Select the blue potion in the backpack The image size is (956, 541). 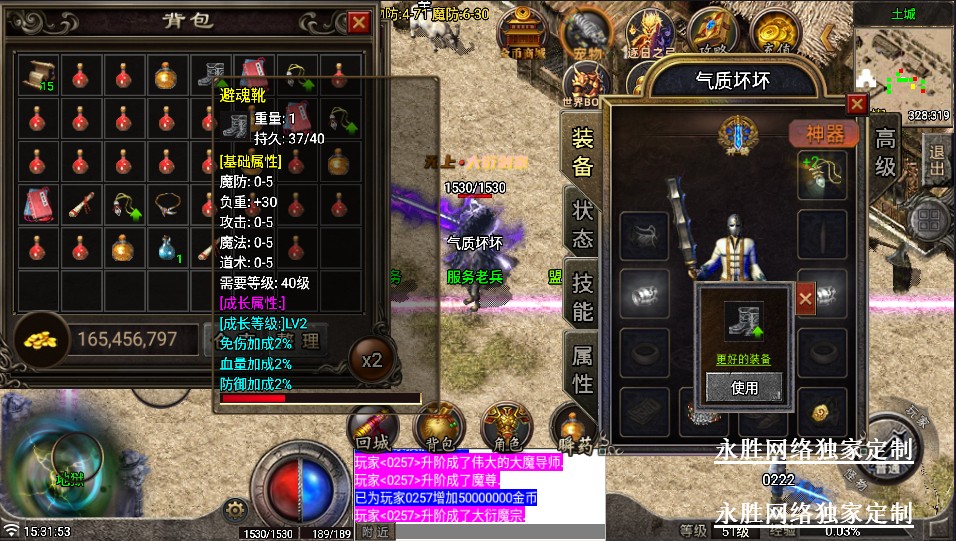point(167,248)
